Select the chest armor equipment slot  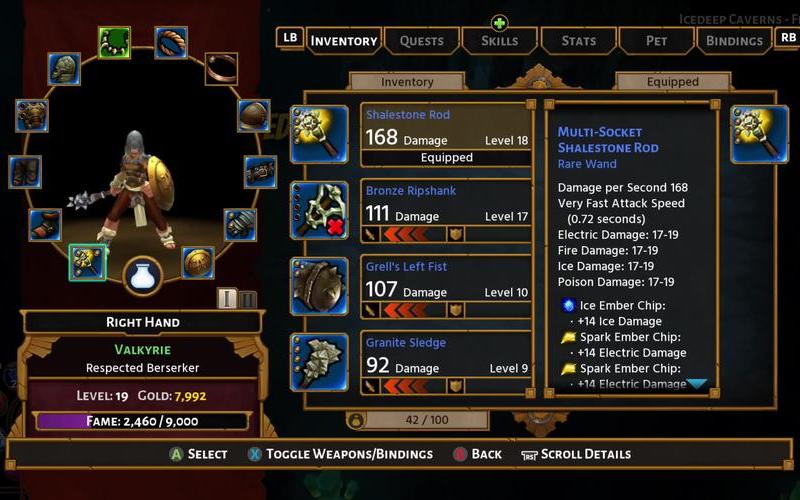click(x=31, y=115)
